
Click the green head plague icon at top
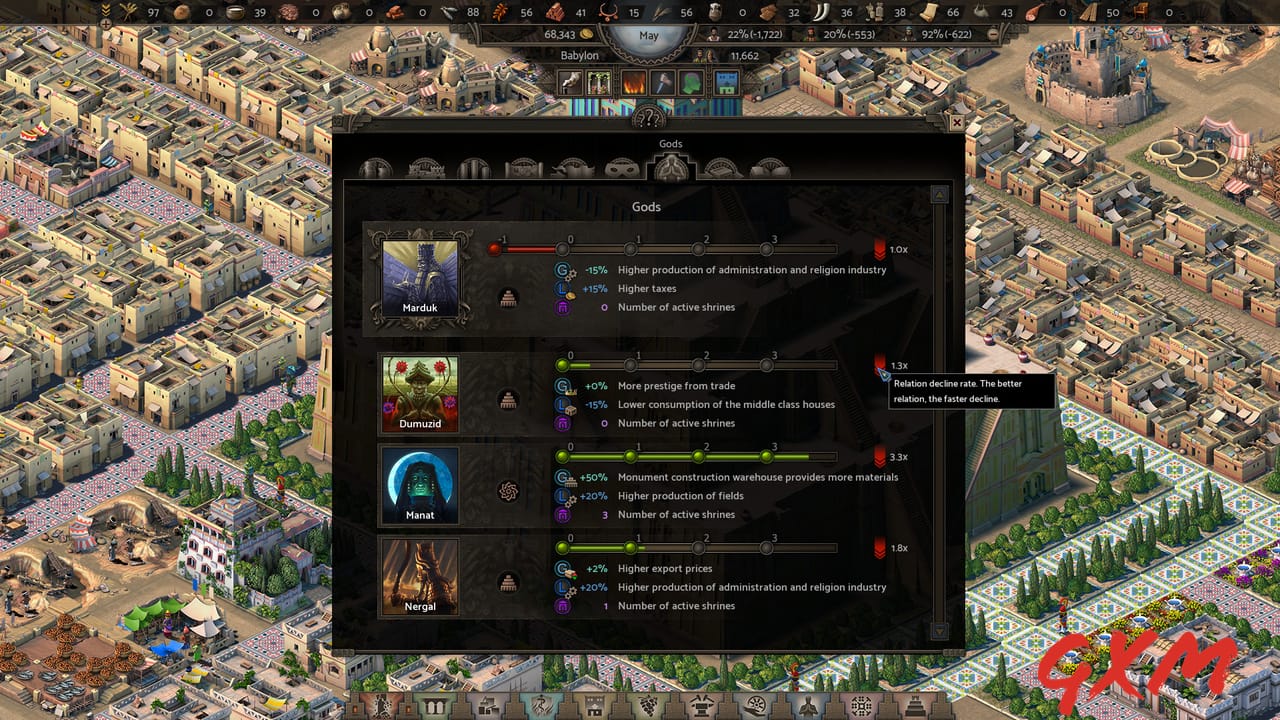pyautogui.click(x=688, y=82)
